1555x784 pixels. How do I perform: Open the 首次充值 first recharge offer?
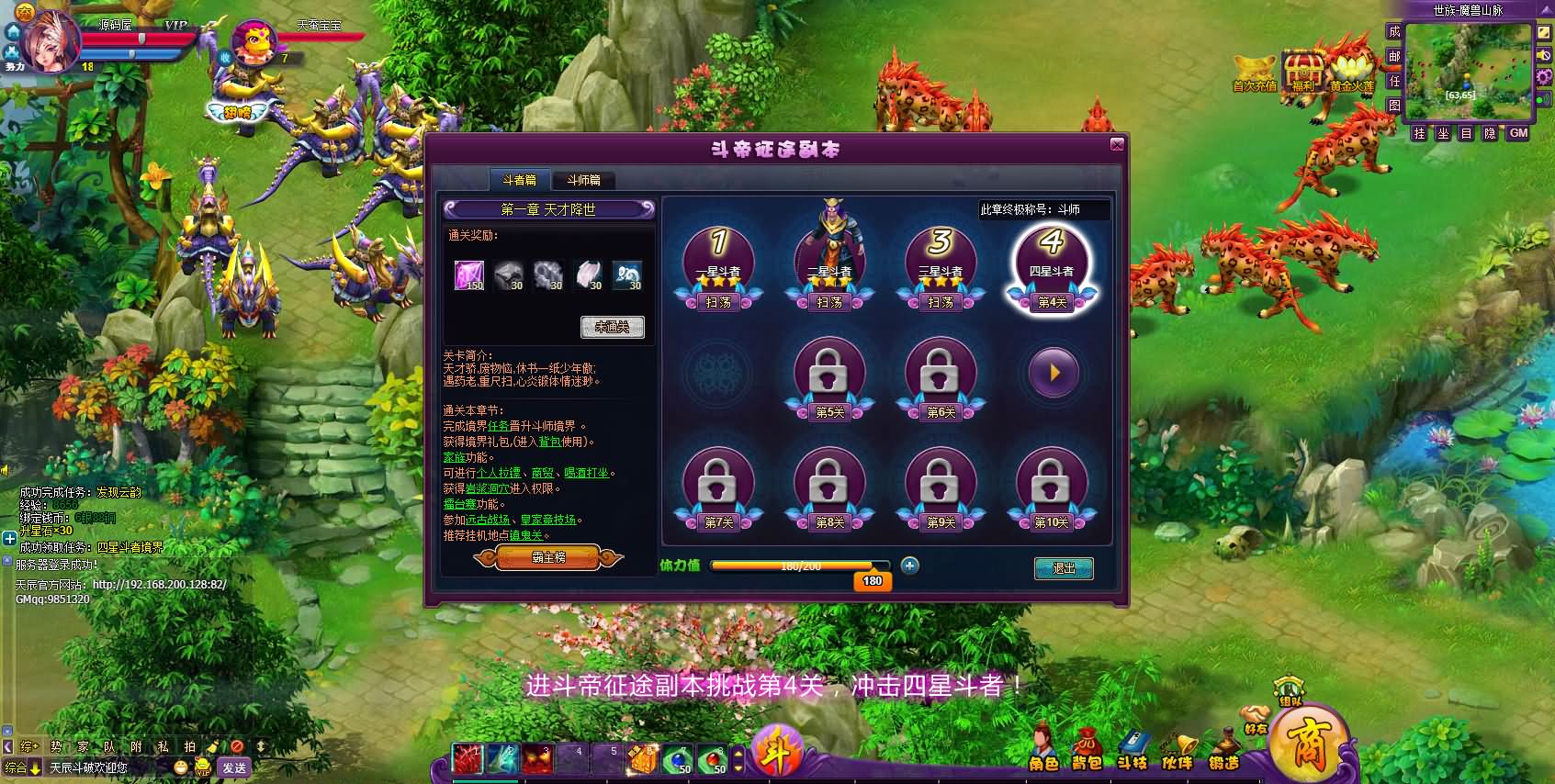(x=1255, y=72)
